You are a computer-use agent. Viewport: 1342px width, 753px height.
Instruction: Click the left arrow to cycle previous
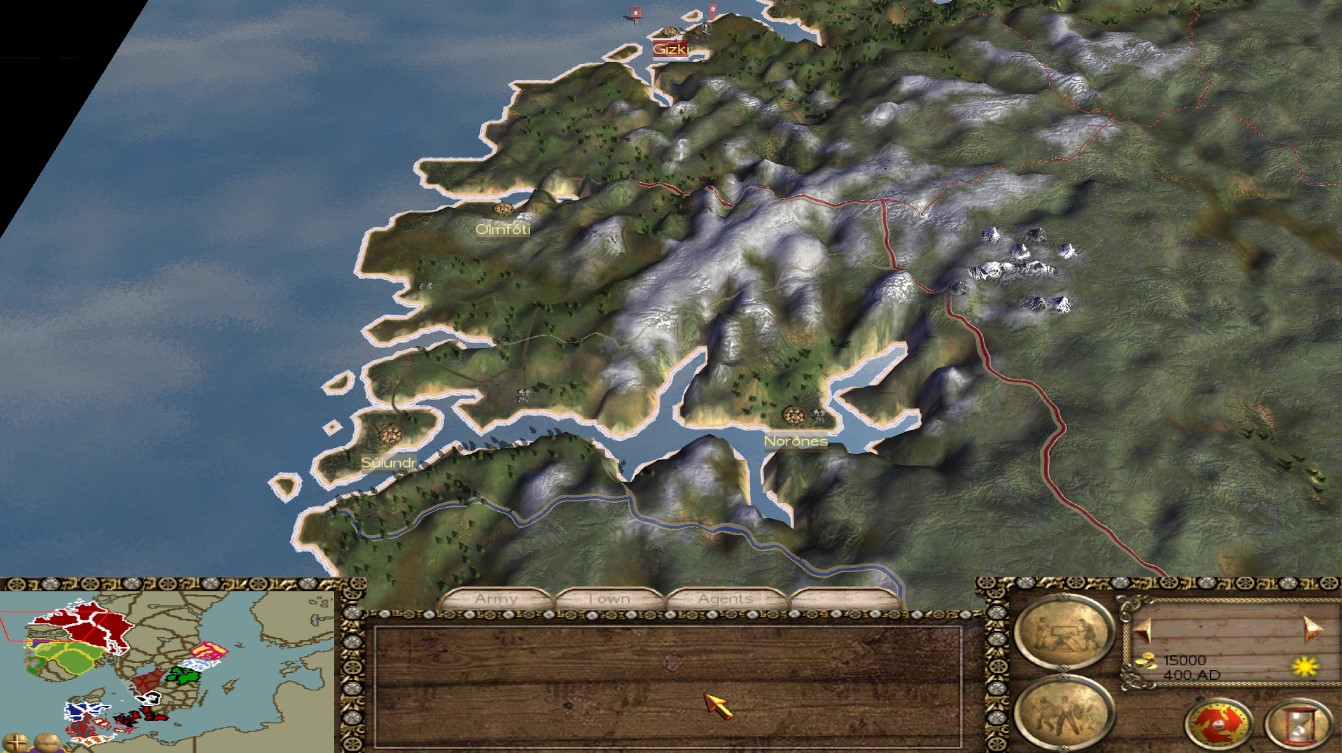[1142, 627]
